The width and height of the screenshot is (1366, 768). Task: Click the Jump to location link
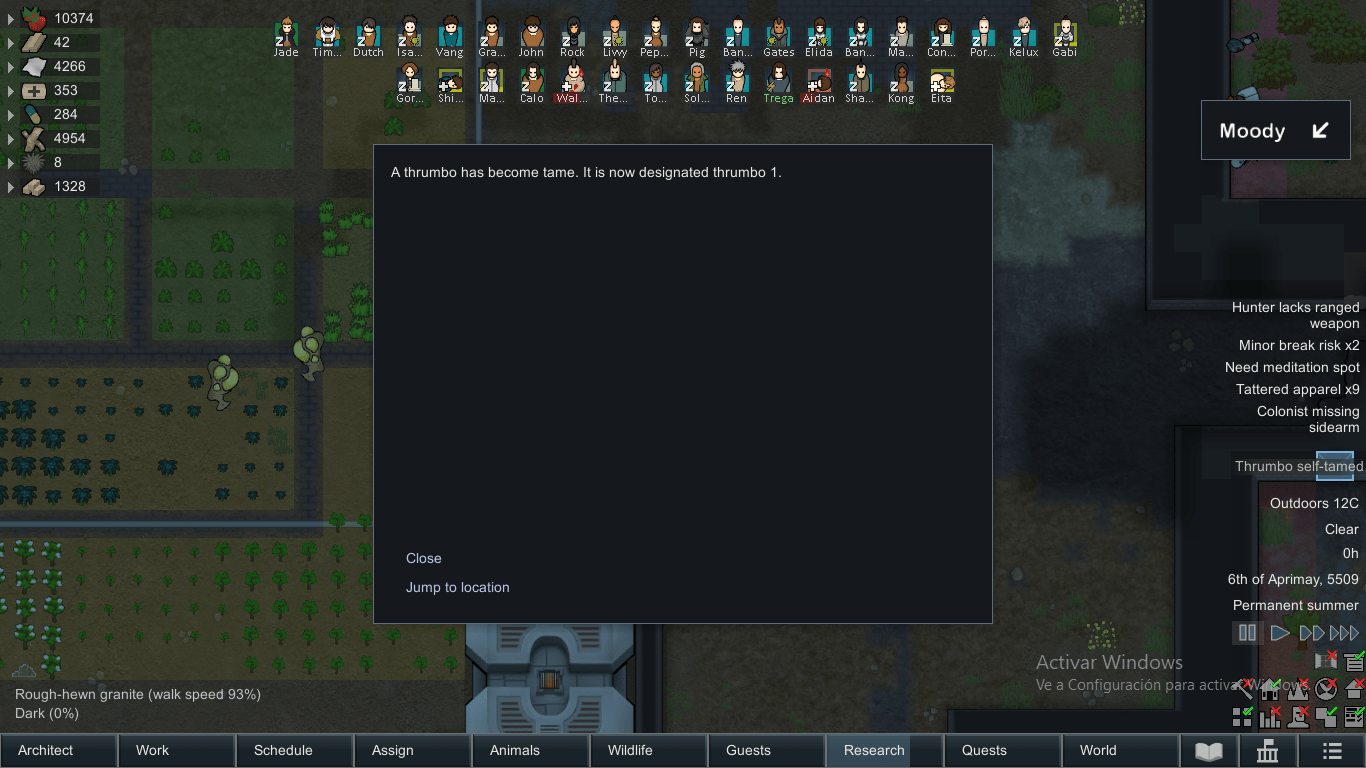click(x=457, y=588)
